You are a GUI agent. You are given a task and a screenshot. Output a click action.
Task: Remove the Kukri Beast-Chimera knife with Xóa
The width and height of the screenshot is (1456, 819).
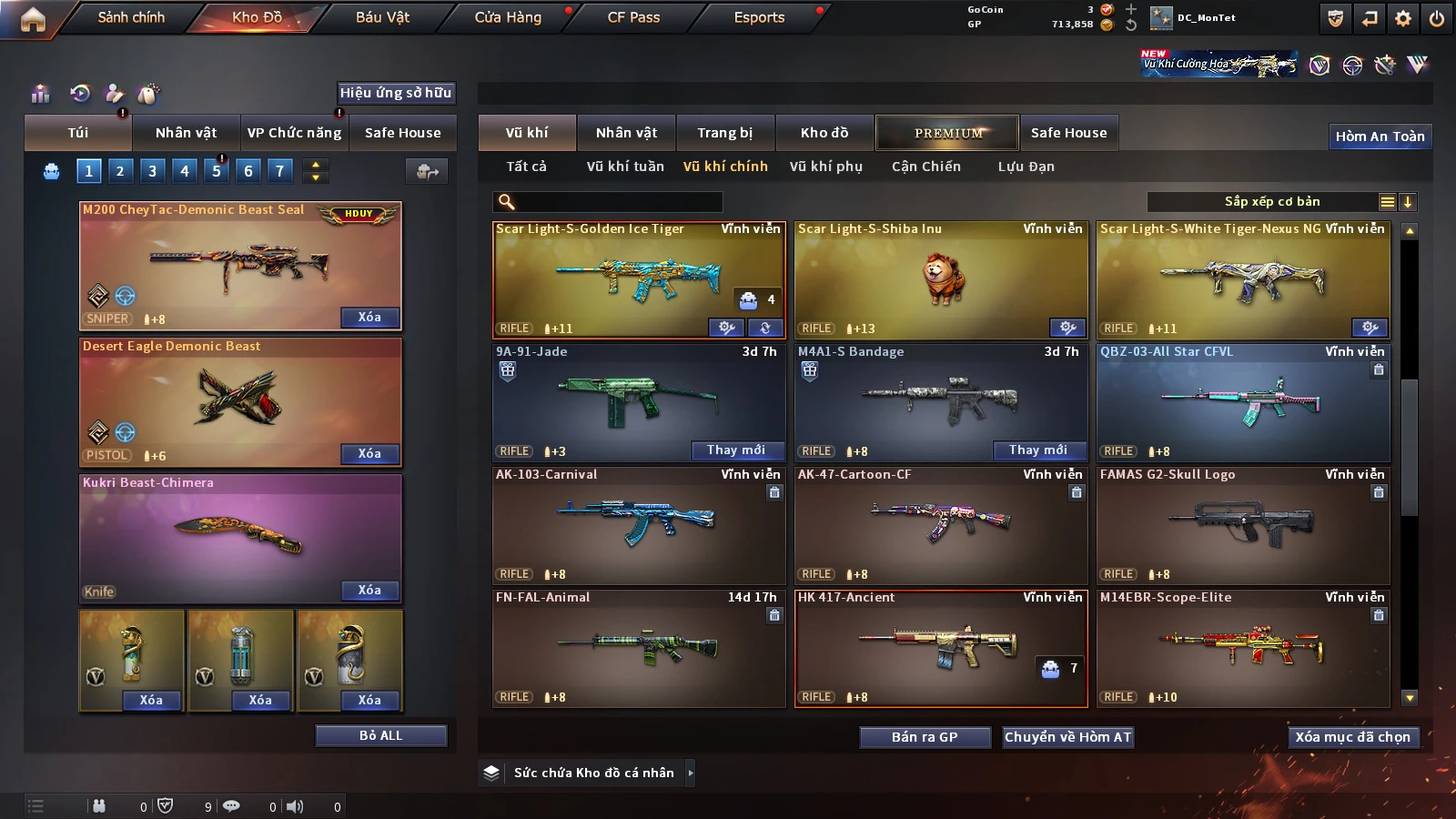[x=369, y=591]
